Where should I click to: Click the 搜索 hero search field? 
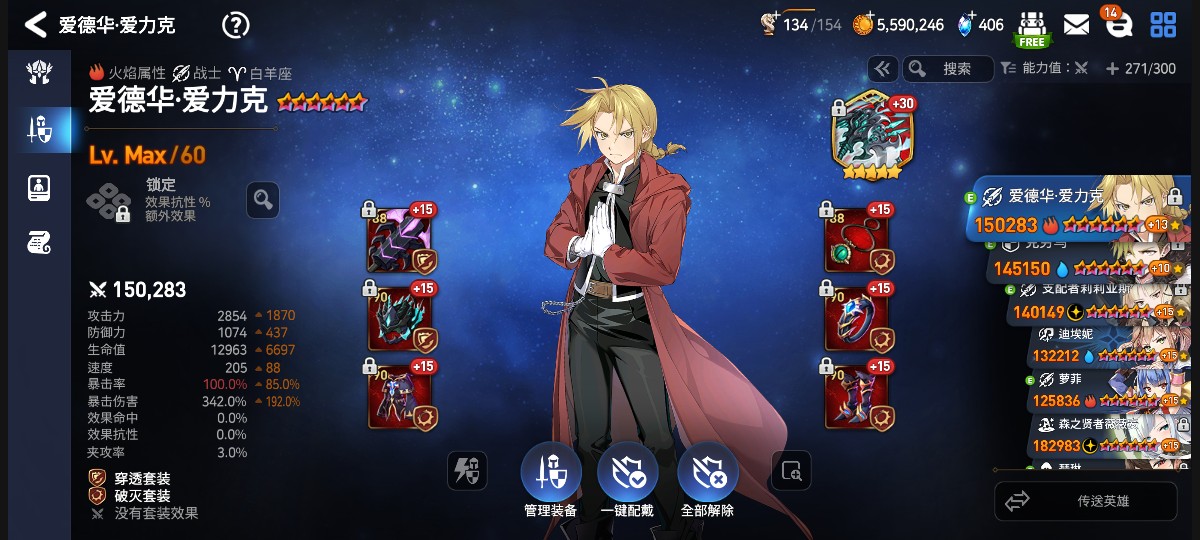coord(948,69)
